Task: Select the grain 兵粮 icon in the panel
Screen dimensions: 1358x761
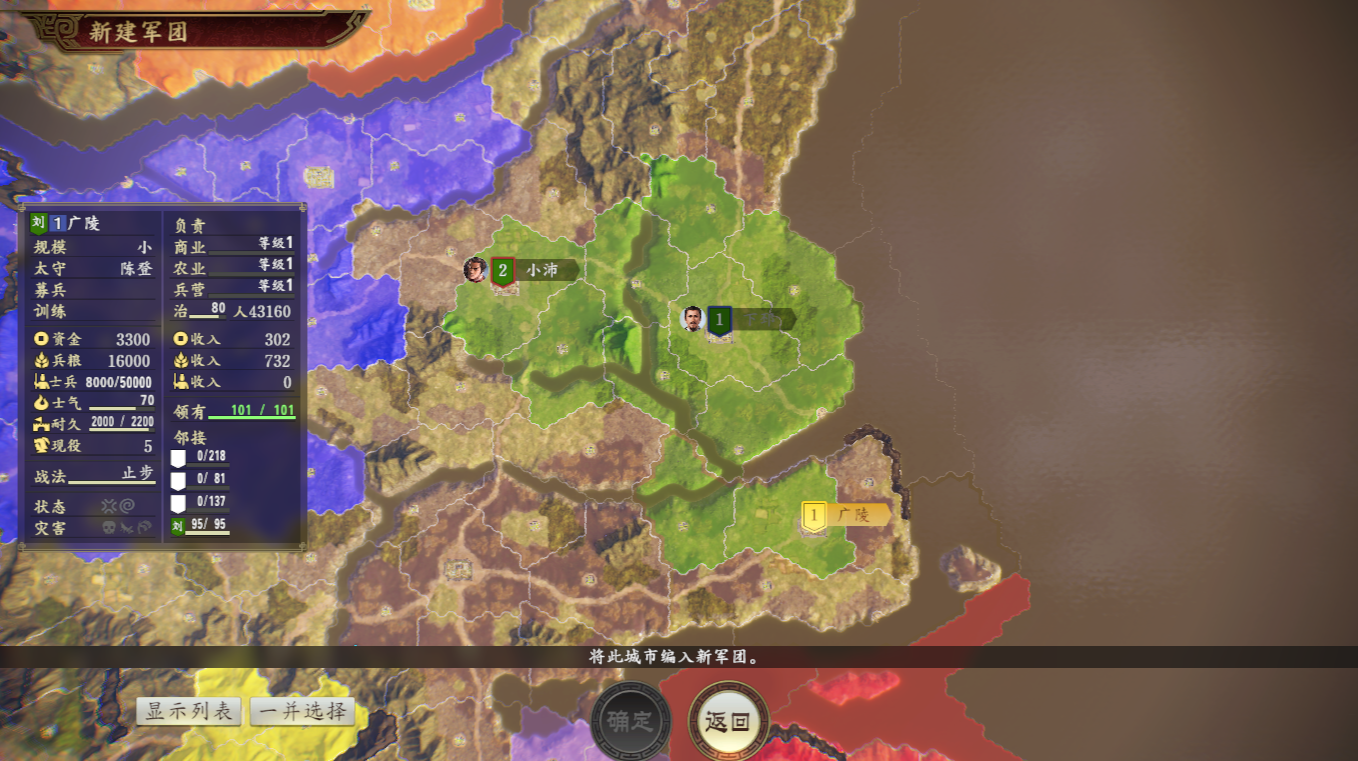Action: [41, 360]
